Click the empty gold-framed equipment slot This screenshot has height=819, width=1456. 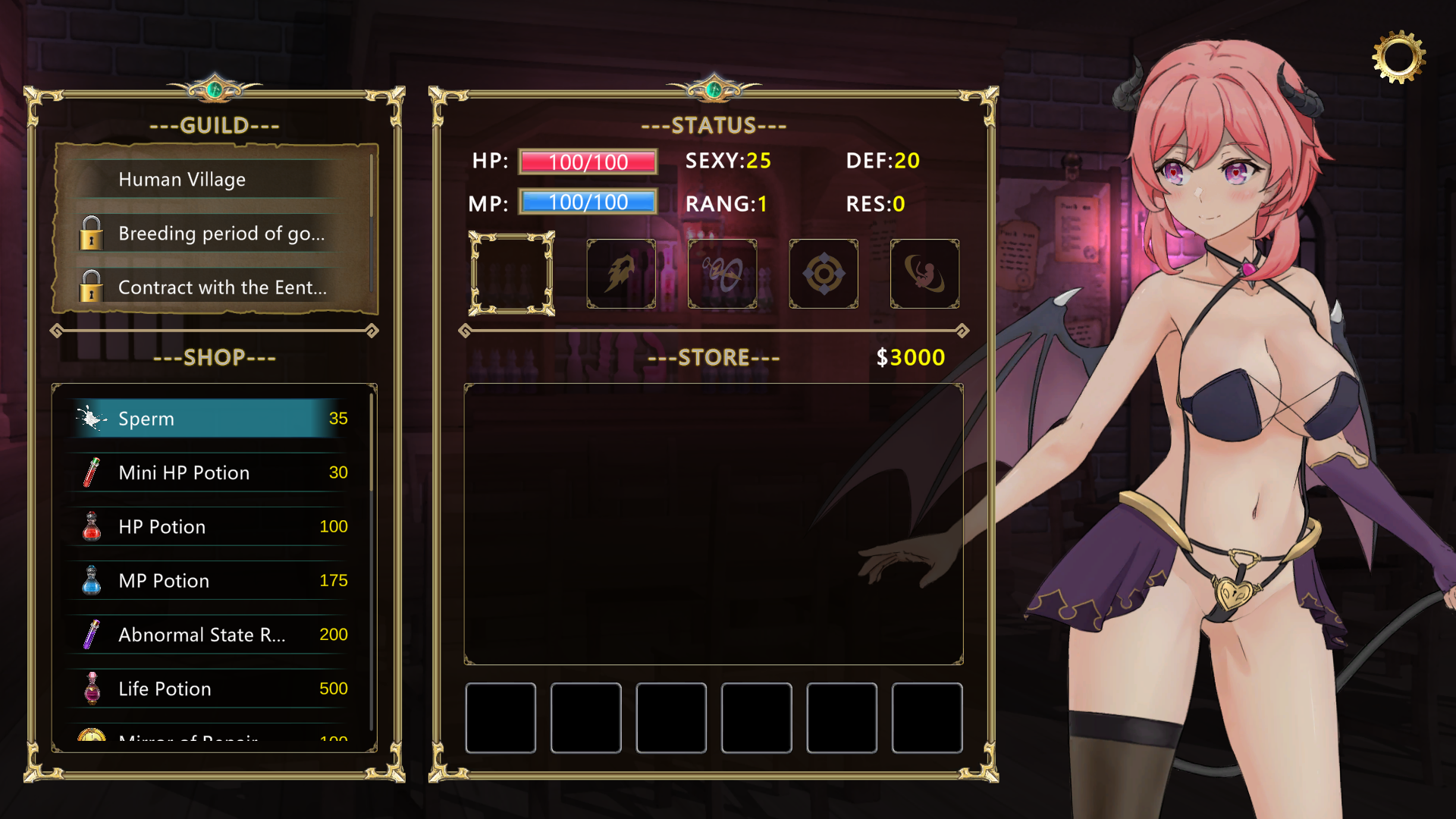pos(512,274)
